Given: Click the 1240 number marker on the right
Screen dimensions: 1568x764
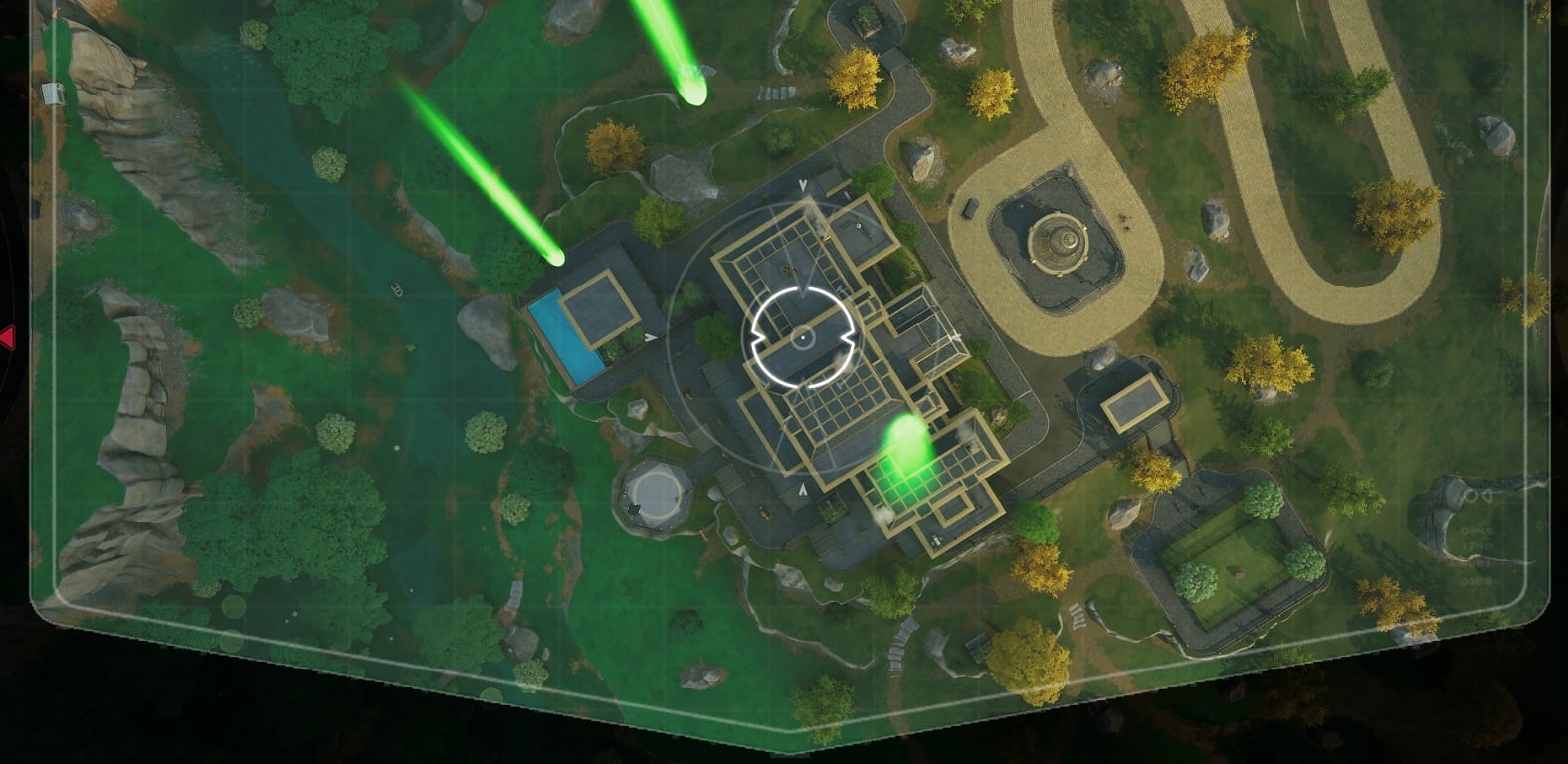Looking at the screenshot, I should [1477, 545].
